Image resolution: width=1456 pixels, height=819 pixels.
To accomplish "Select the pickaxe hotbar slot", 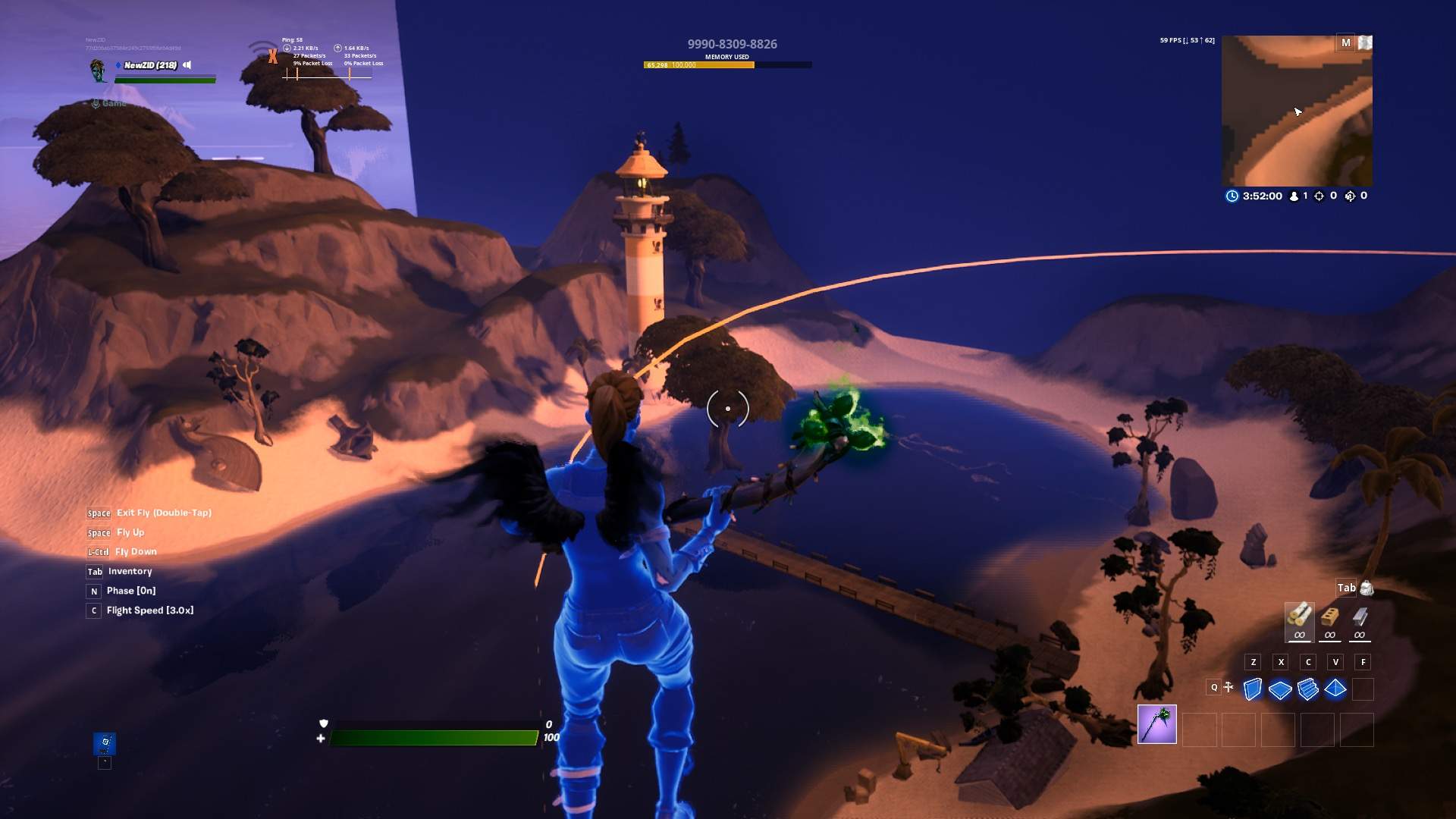I will pyautogui.click(x=1156, y=724).
